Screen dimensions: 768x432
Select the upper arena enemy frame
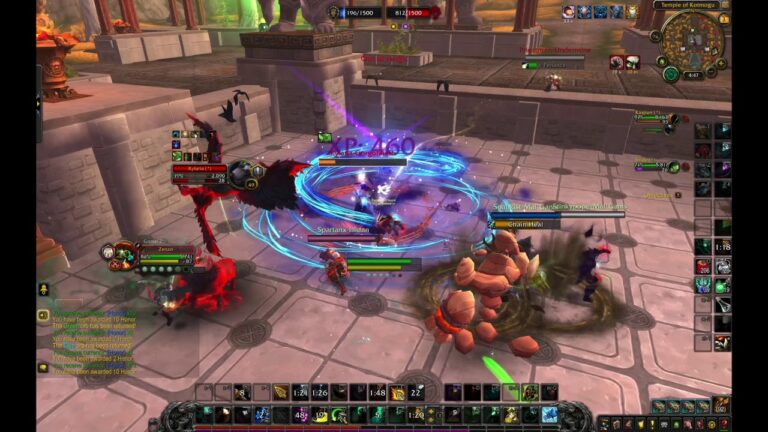tap(660, 118)
